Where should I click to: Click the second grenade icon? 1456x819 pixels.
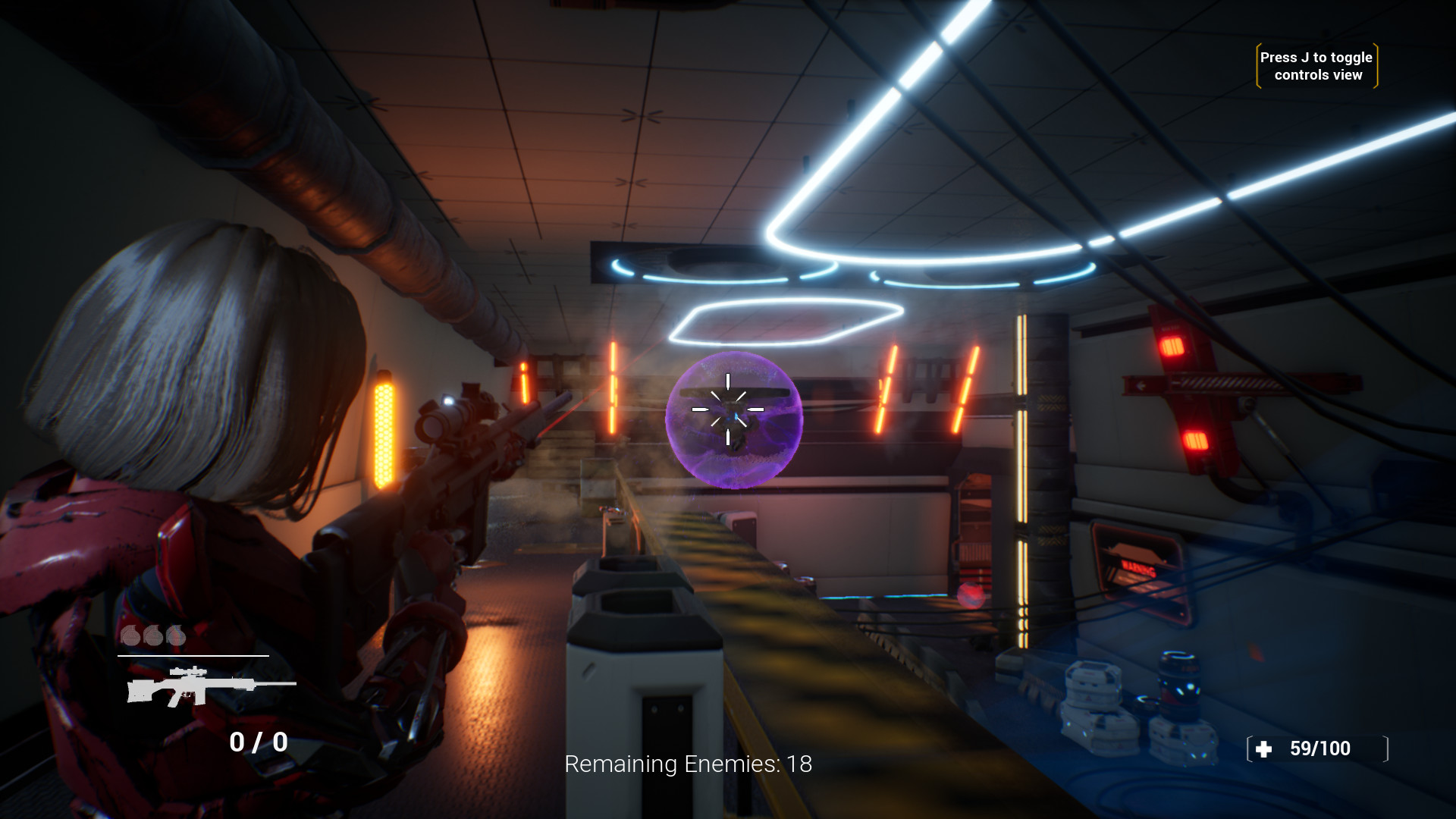click(153, 635)
